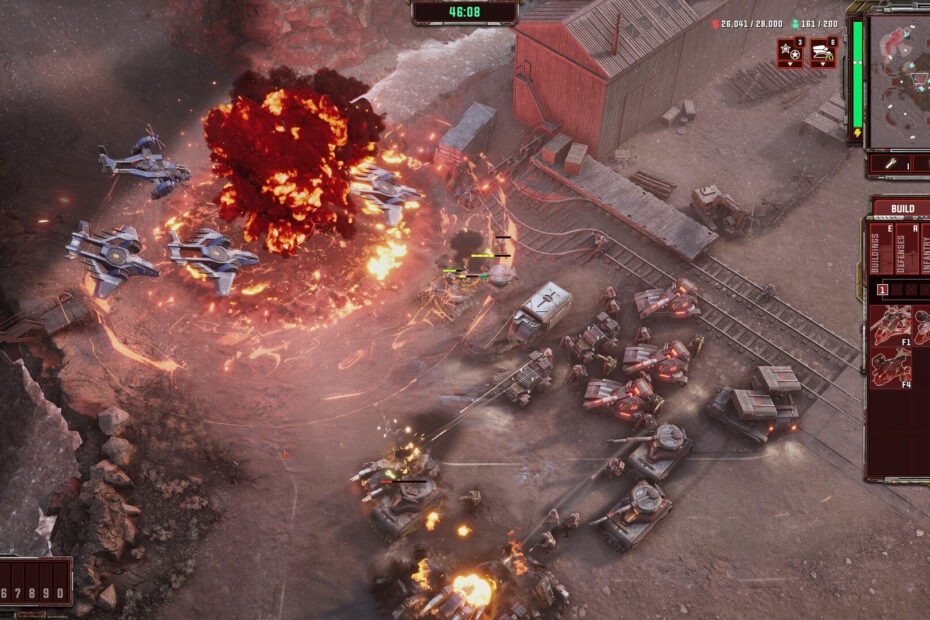Select control group 9 slot
The image size is (930, 620).
point(45,593)
